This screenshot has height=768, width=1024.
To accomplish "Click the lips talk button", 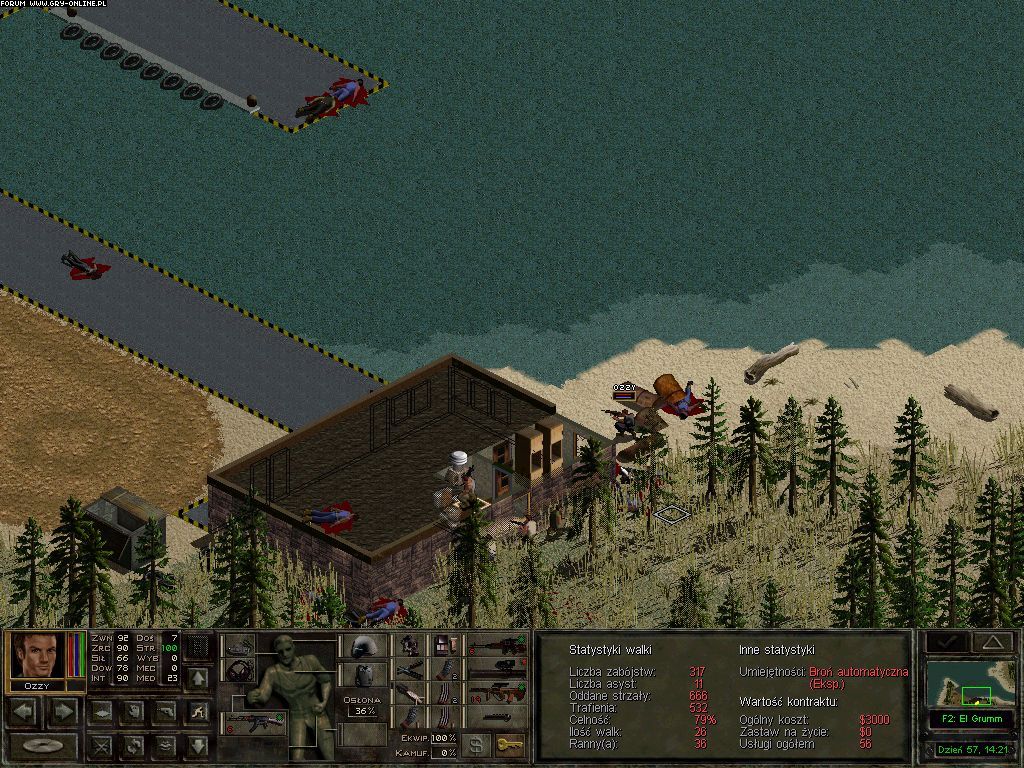I will (166, 745).
